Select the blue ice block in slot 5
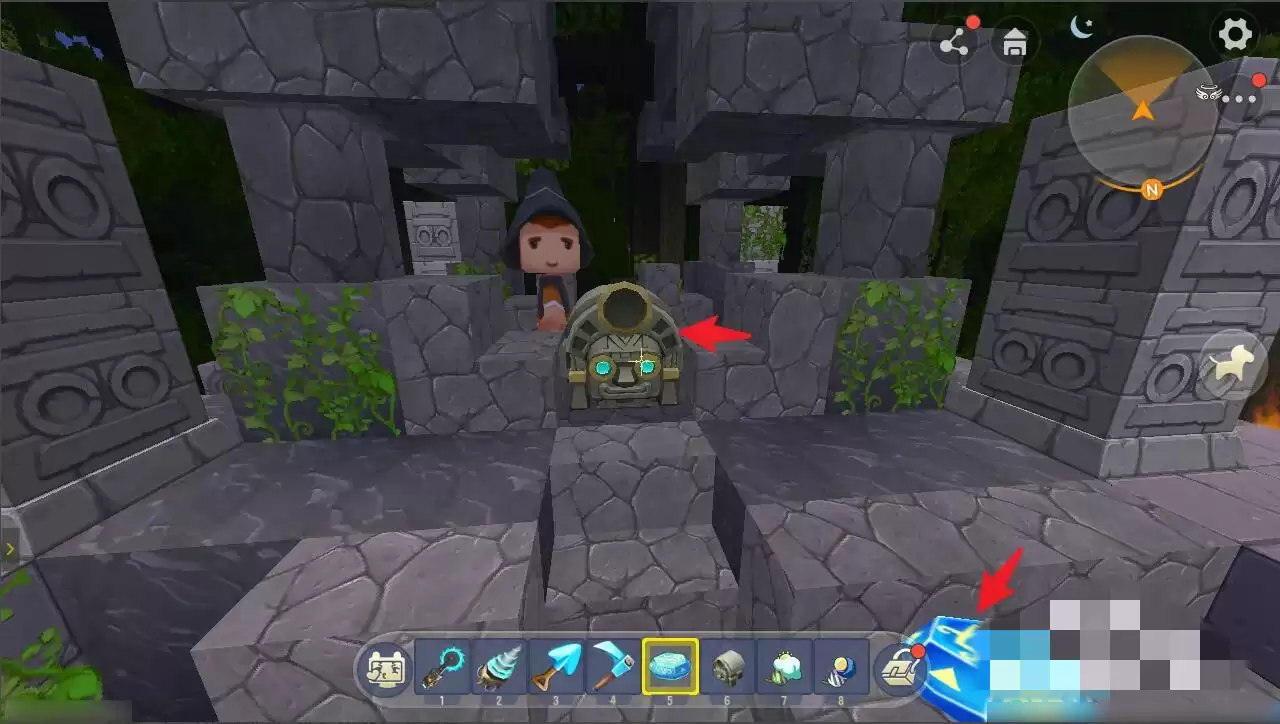Image resolution: width=1280 pixels, height=724 pixels. coord(670,665)
